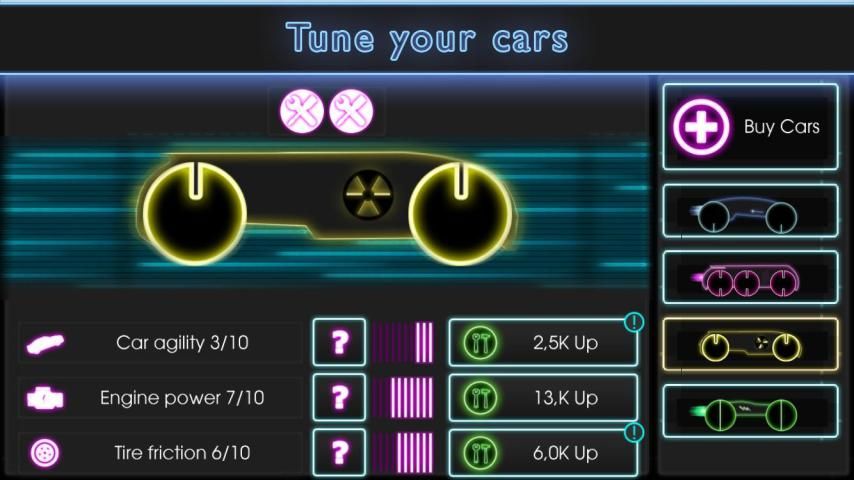854x480 pixels.
Task: Open the Buy Cars shop
Action: click(750, 127)
